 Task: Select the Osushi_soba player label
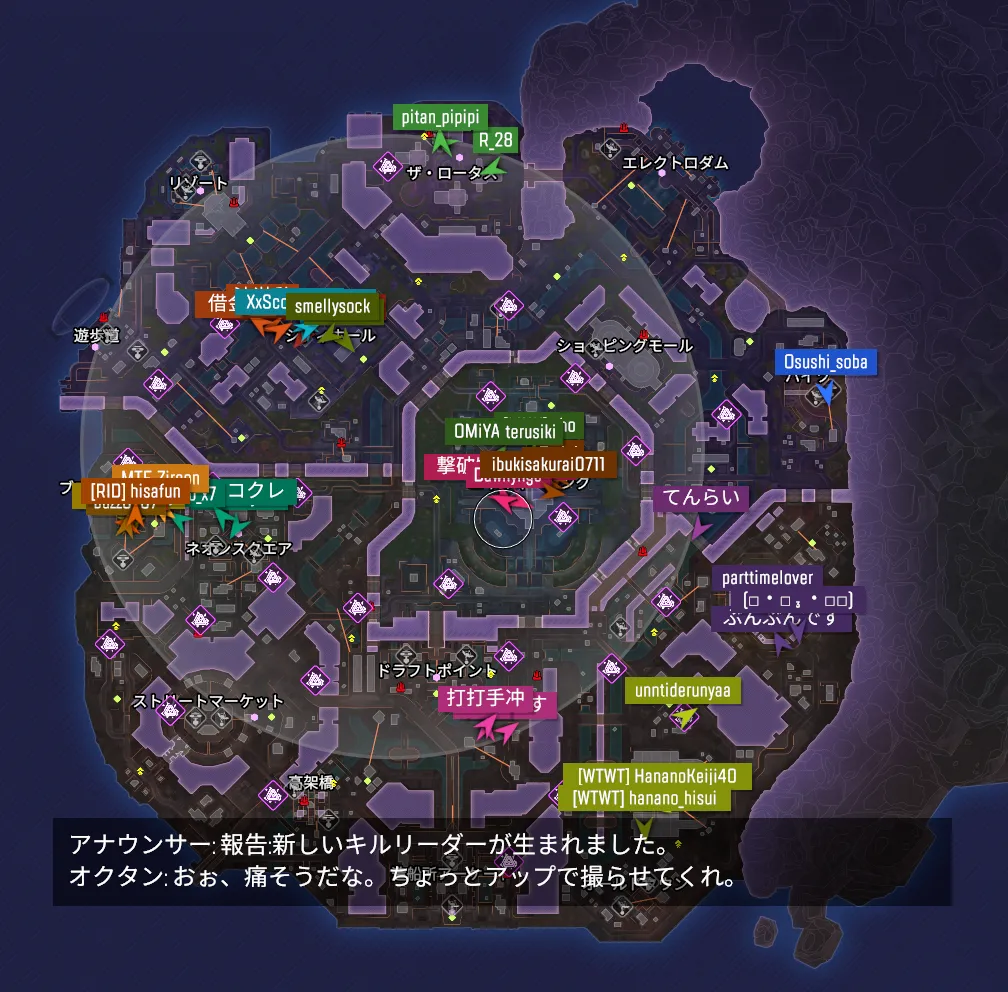pos(826,362)
